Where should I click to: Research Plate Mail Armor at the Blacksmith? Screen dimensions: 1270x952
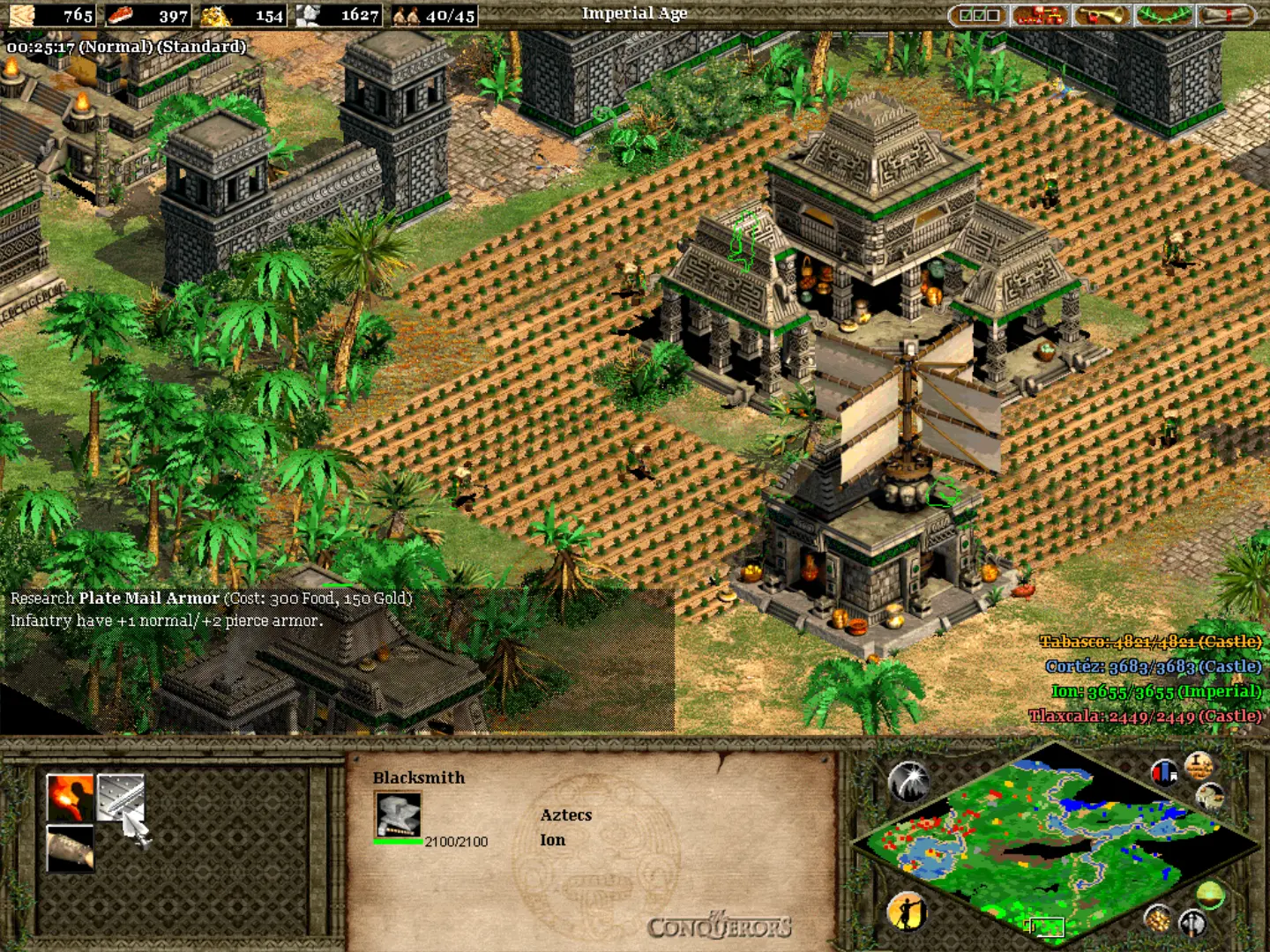(119, 797)
